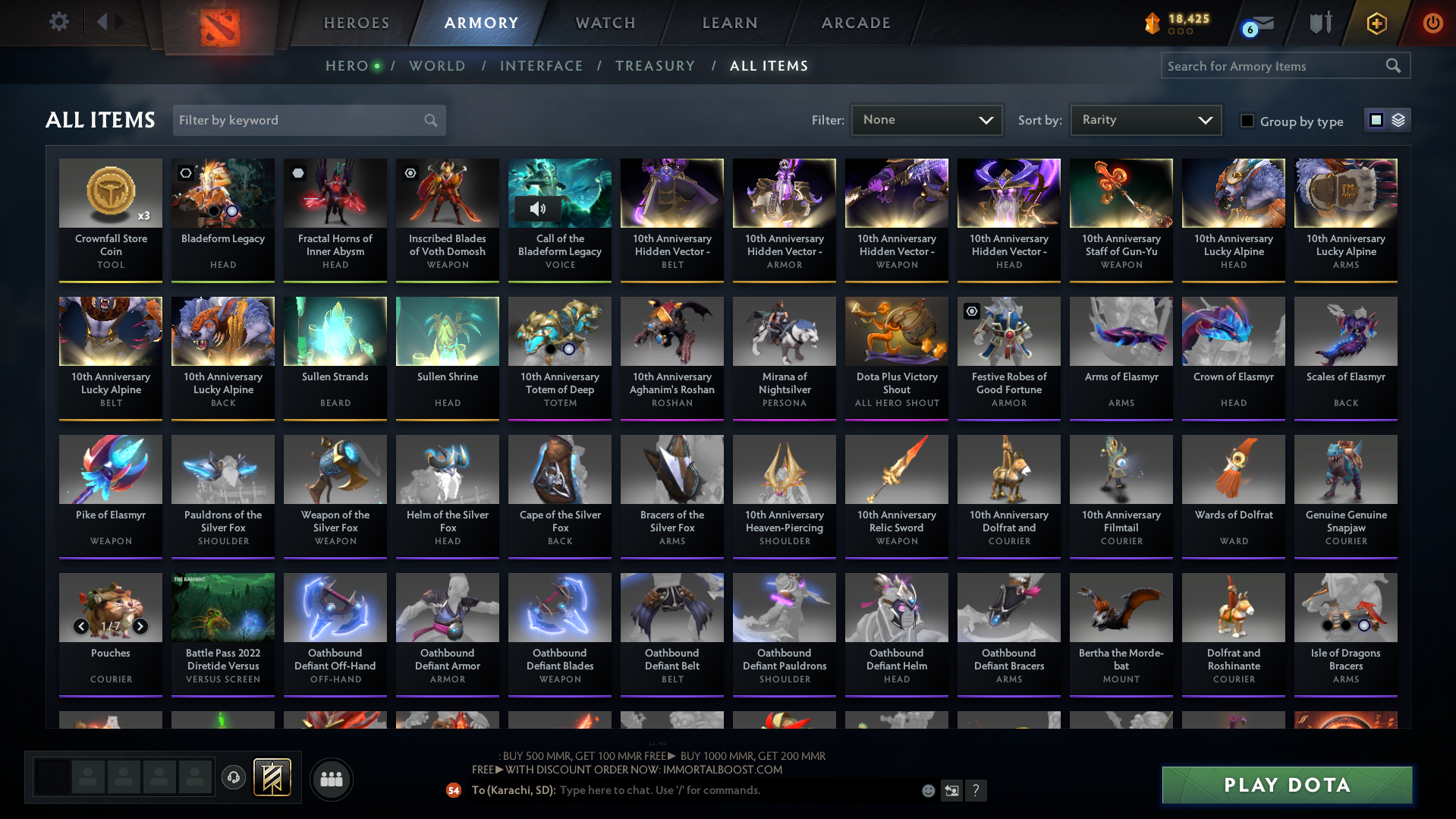Play the Call of the Bladeform Legacy preview
The width and height of the screenshot is (1456, 819).
pyautogui.click(x=538, y=209)
